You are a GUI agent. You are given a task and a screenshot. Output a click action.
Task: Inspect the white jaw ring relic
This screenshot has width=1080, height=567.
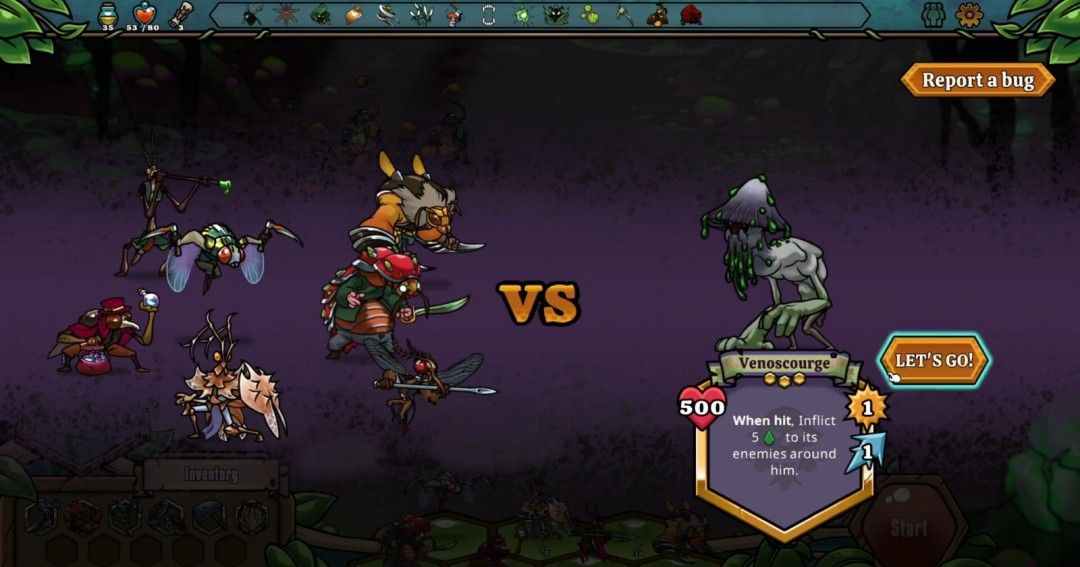tap(488, 14)
